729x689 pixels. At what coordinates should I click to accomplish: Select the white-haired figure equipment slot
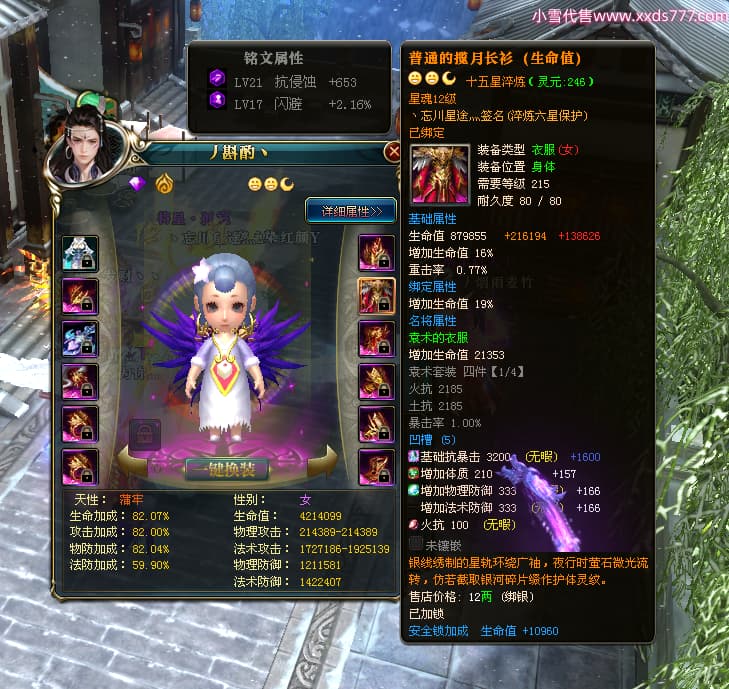(x=80, y=253)
